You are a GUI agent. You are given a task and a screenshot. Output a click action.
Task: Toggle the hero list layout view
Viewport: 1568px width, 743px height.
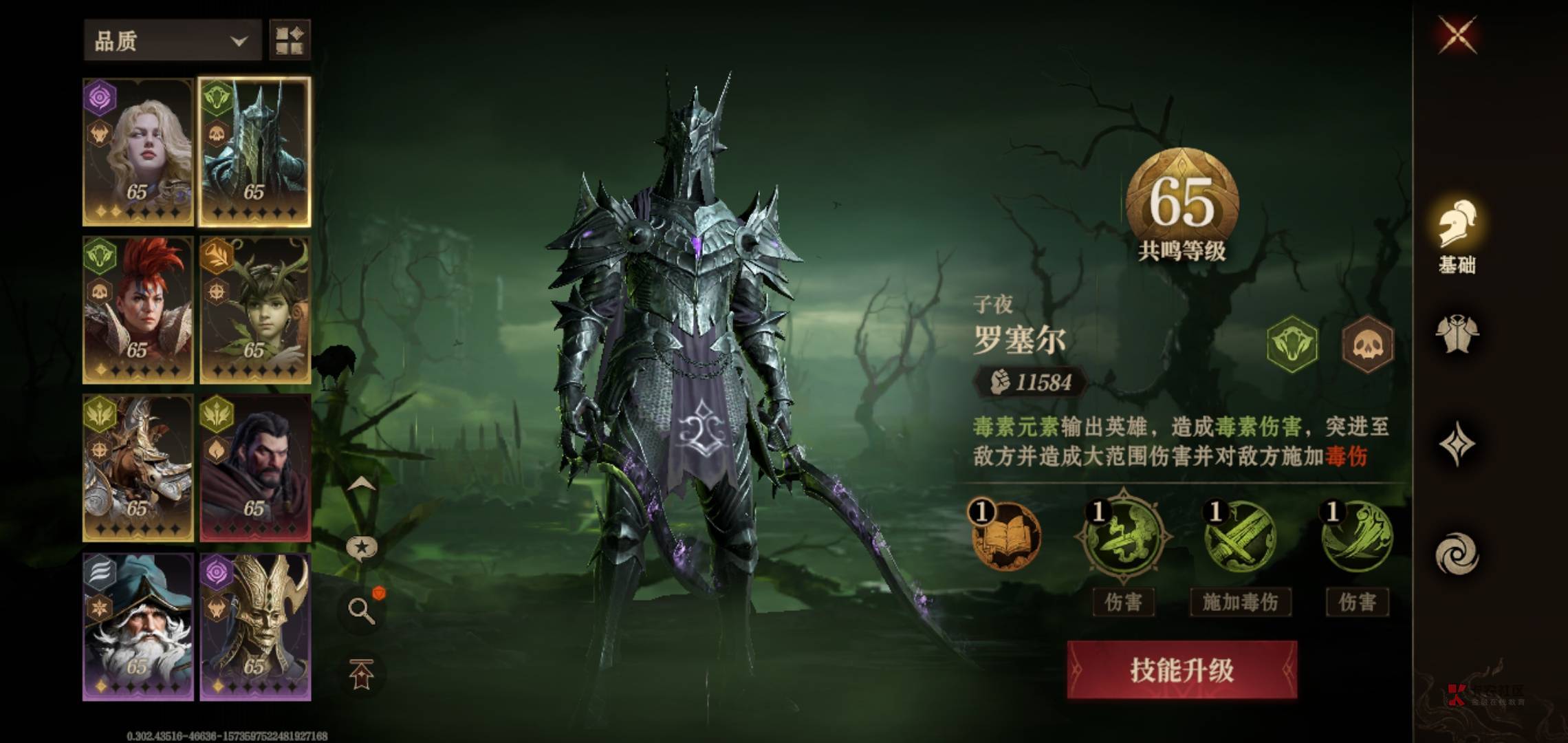pos(290,41)
